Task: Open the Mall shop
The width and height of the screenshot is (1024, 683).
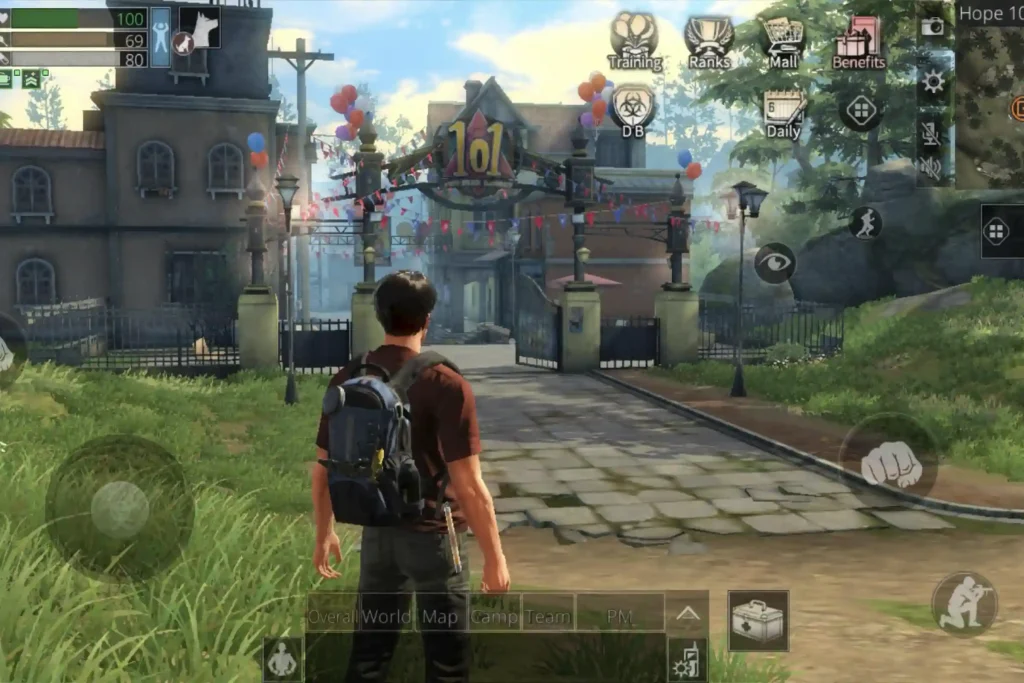Action: pos(783,40)
